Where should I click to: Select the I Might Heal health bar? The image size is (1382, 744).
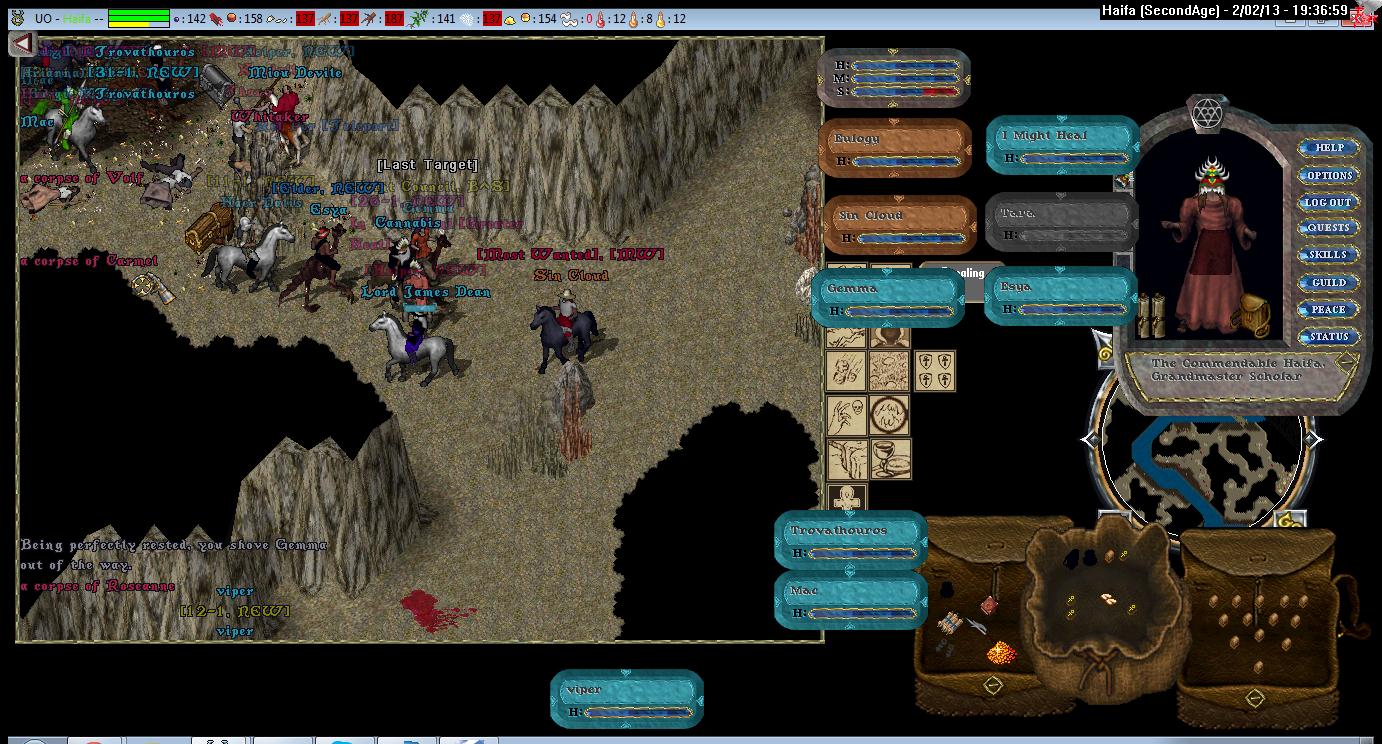coord(1063,145)
